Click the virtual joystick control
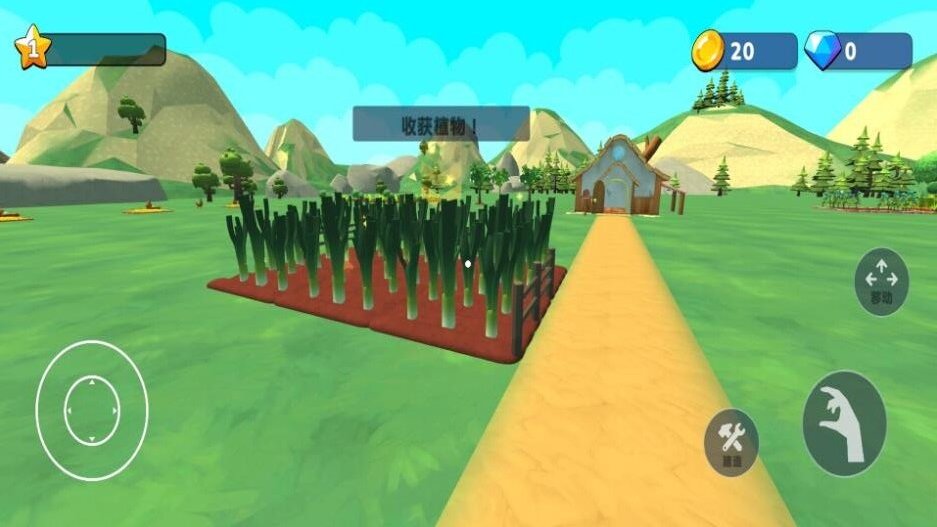 [x=91, y=410]
